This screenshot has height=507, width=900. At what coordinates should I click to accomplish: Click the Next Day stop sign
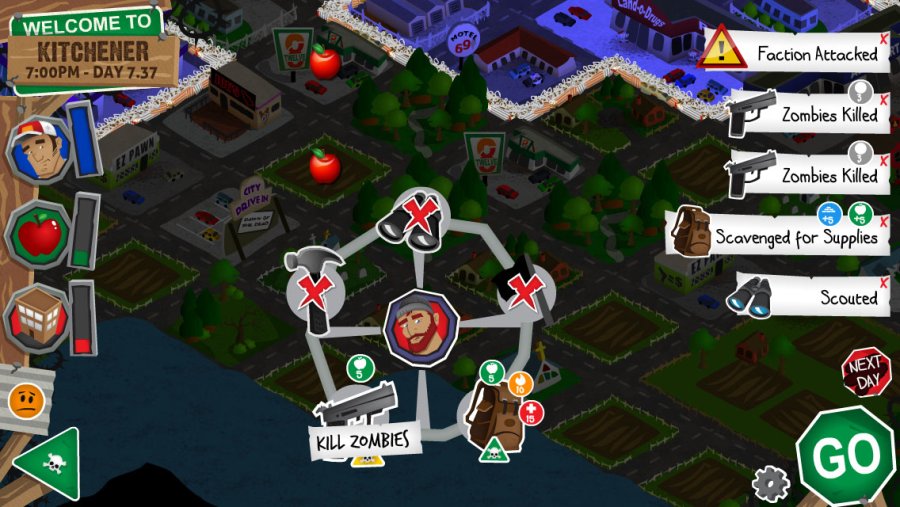pyautogui.click(x=864, y=373)
